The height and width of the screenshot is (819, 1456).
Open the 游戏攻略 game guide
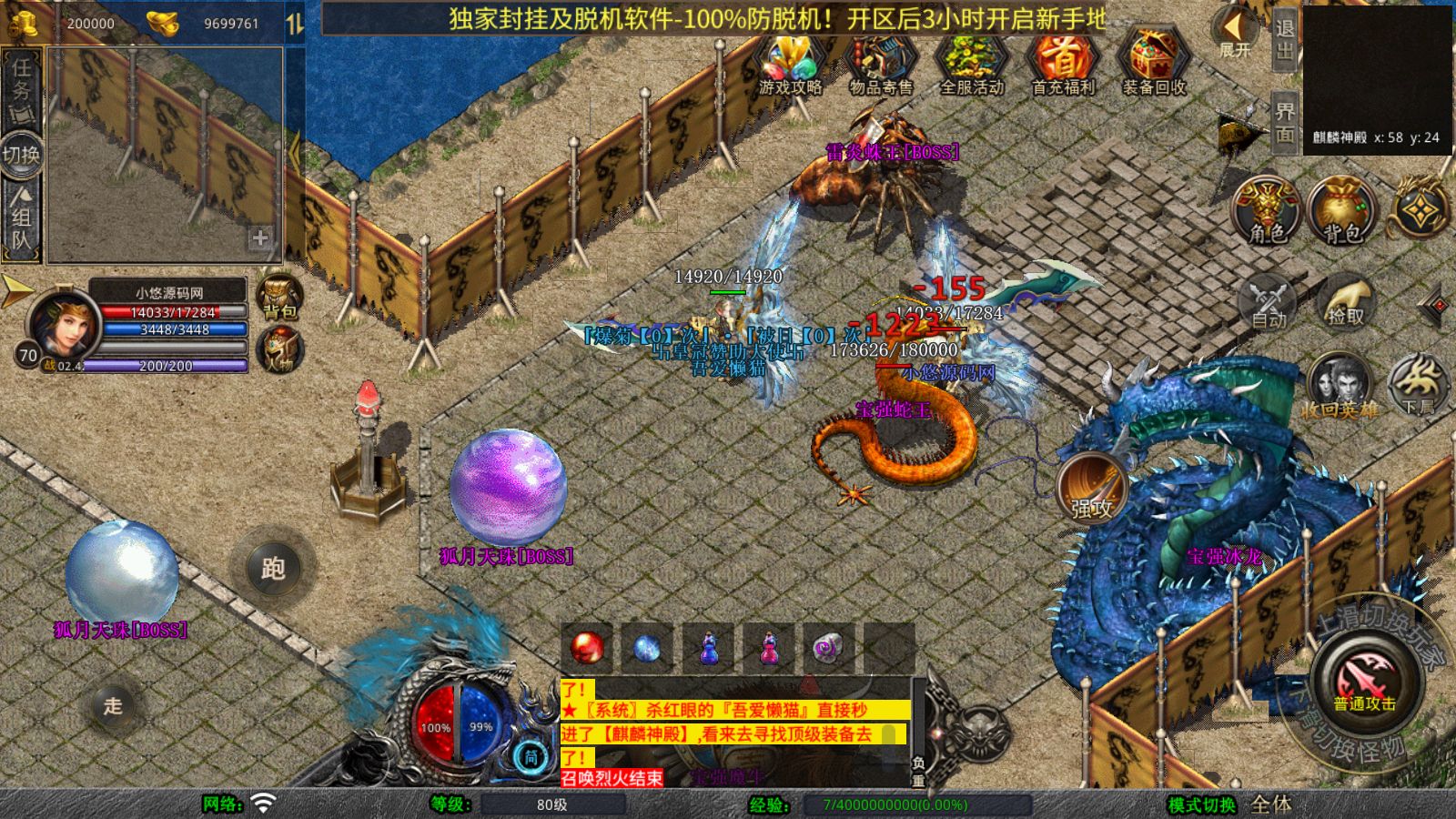click(790, 64)
